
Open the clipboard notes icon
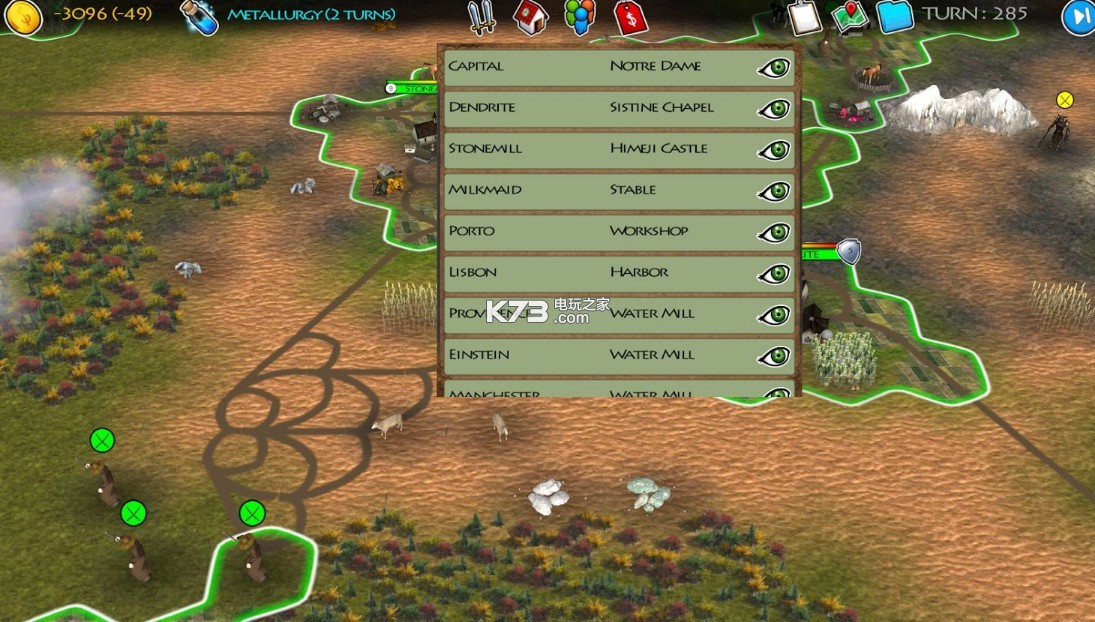pyautogui.click(x=803, y=16)
